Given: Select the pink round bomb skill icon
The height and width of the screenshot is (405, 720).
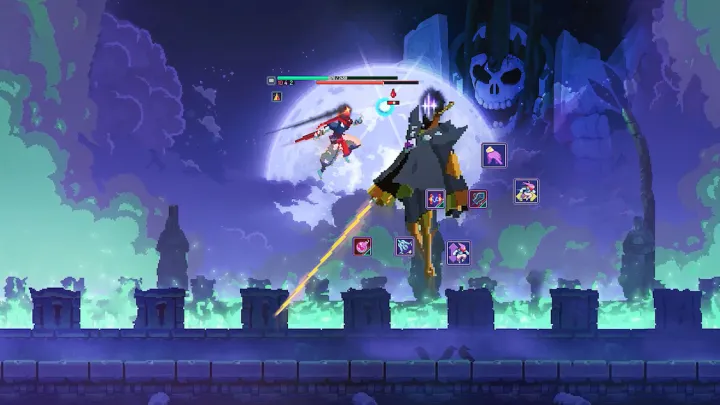Looking at the screenshot, I should point(362,245).
